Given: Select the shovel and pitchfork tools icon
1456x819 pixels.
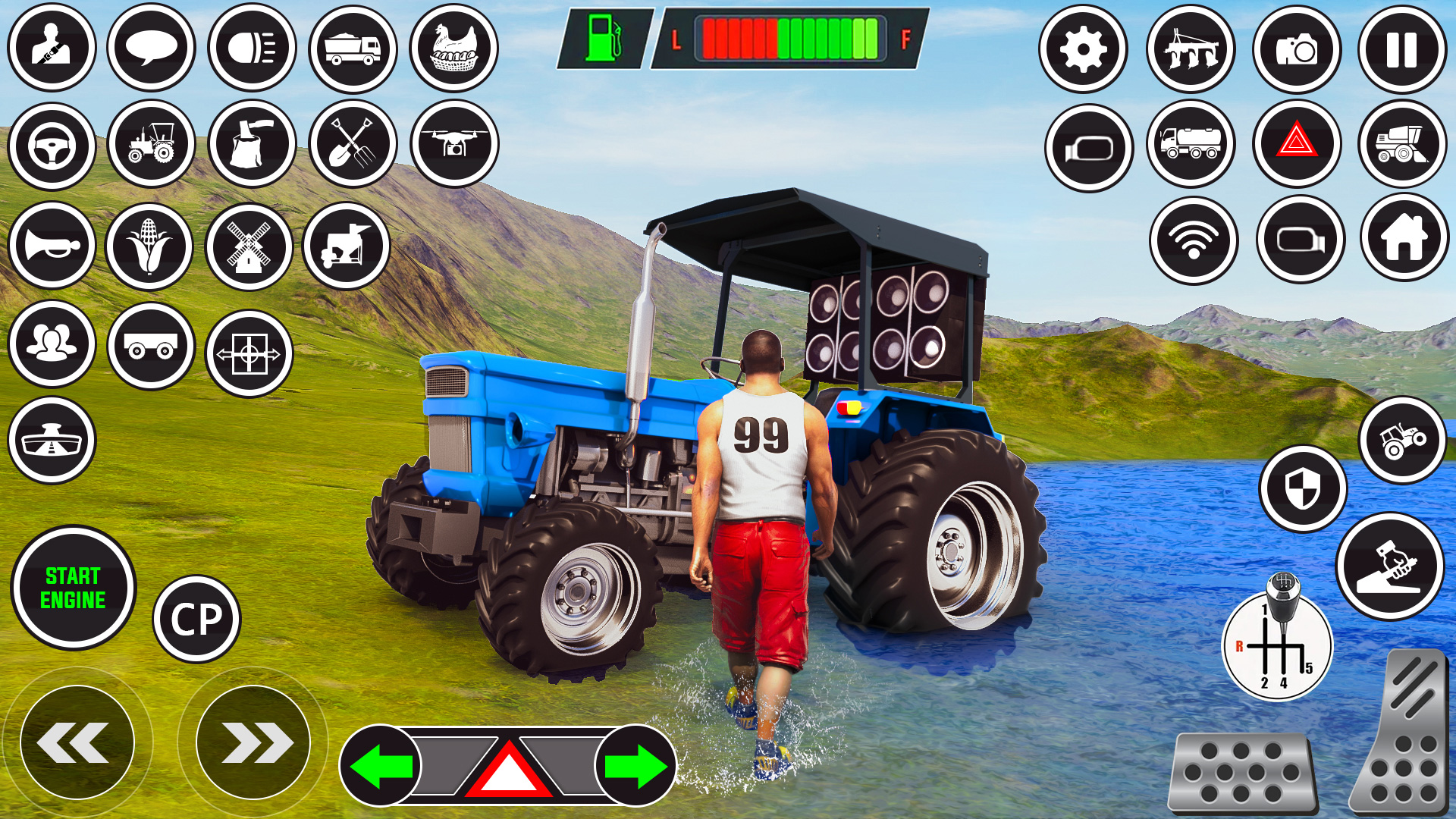Looking at the screenshot, I should (x=351, y=144).
